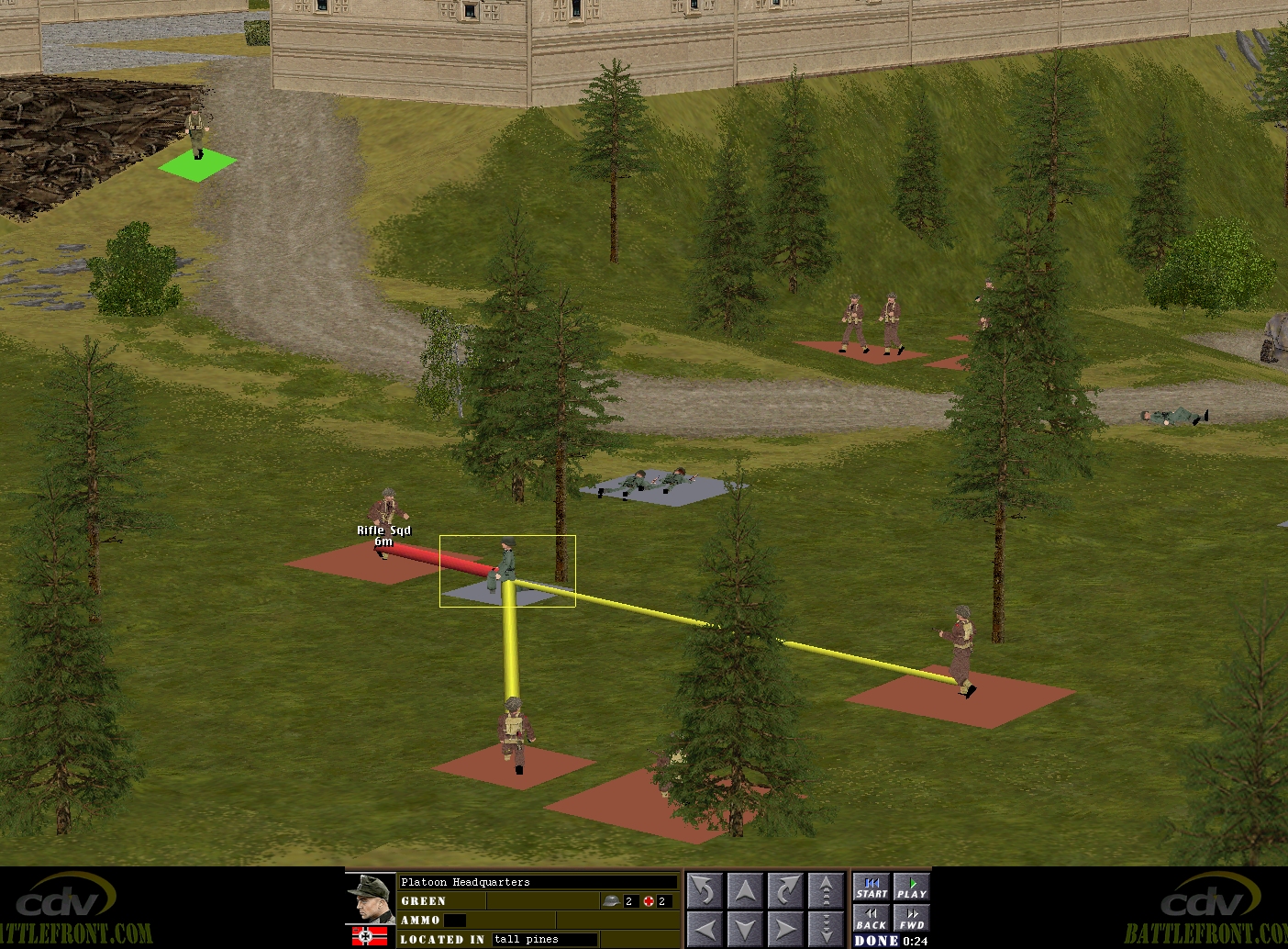Step the replay BACK

pos(872,918)
